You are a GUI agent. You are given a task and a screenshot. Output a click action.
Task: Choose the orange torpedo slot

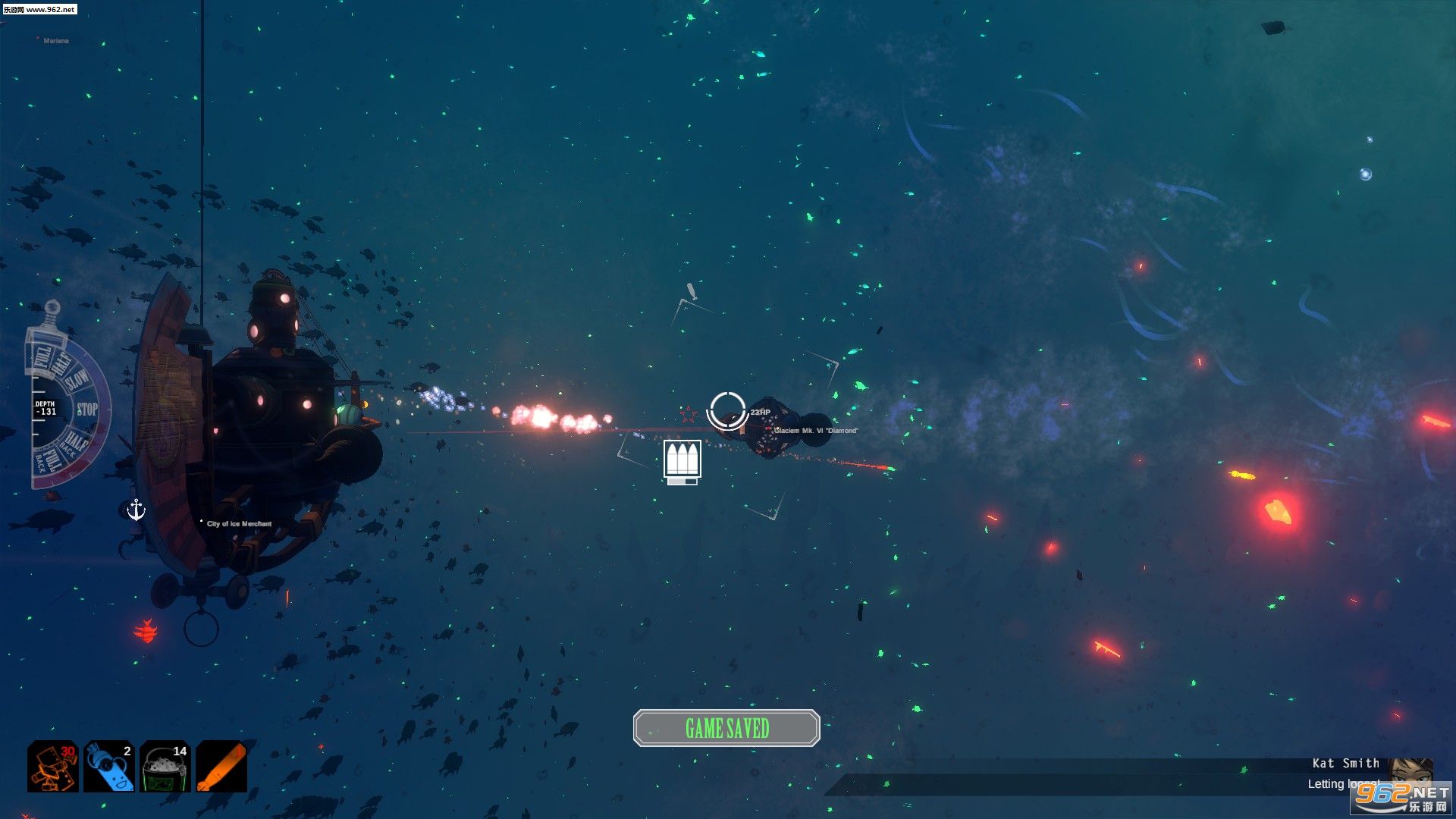[221, 767]
